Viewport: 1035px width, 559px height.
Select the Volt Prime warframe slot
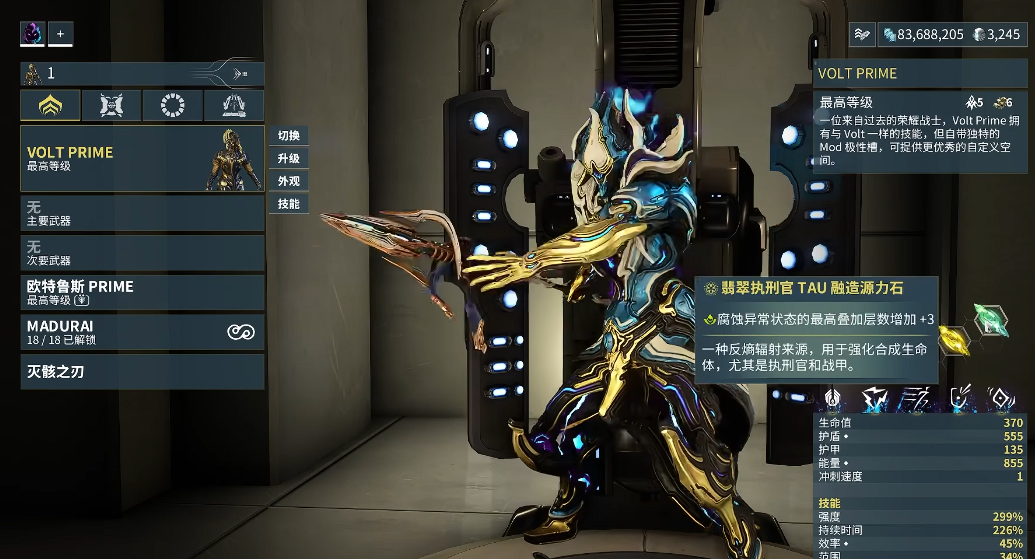pos(142,158)
